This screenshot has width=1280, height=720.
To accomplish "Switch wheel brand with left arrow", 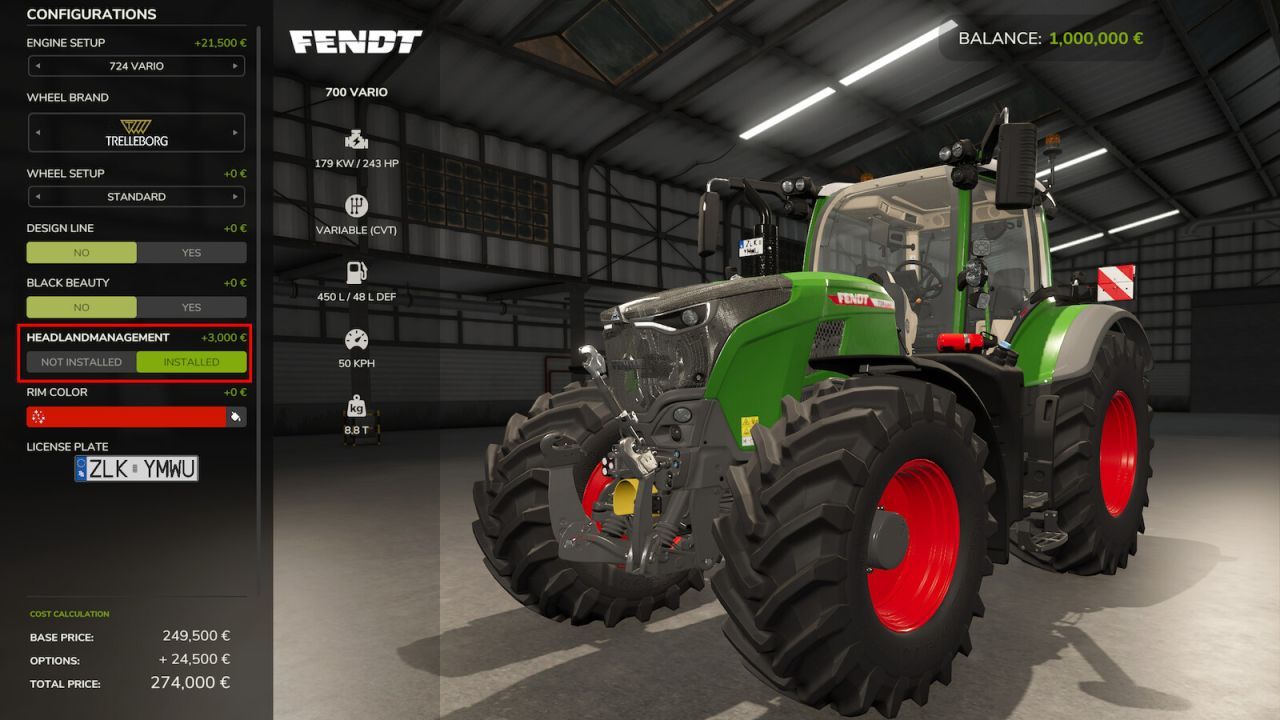I will tap(38, 132).
